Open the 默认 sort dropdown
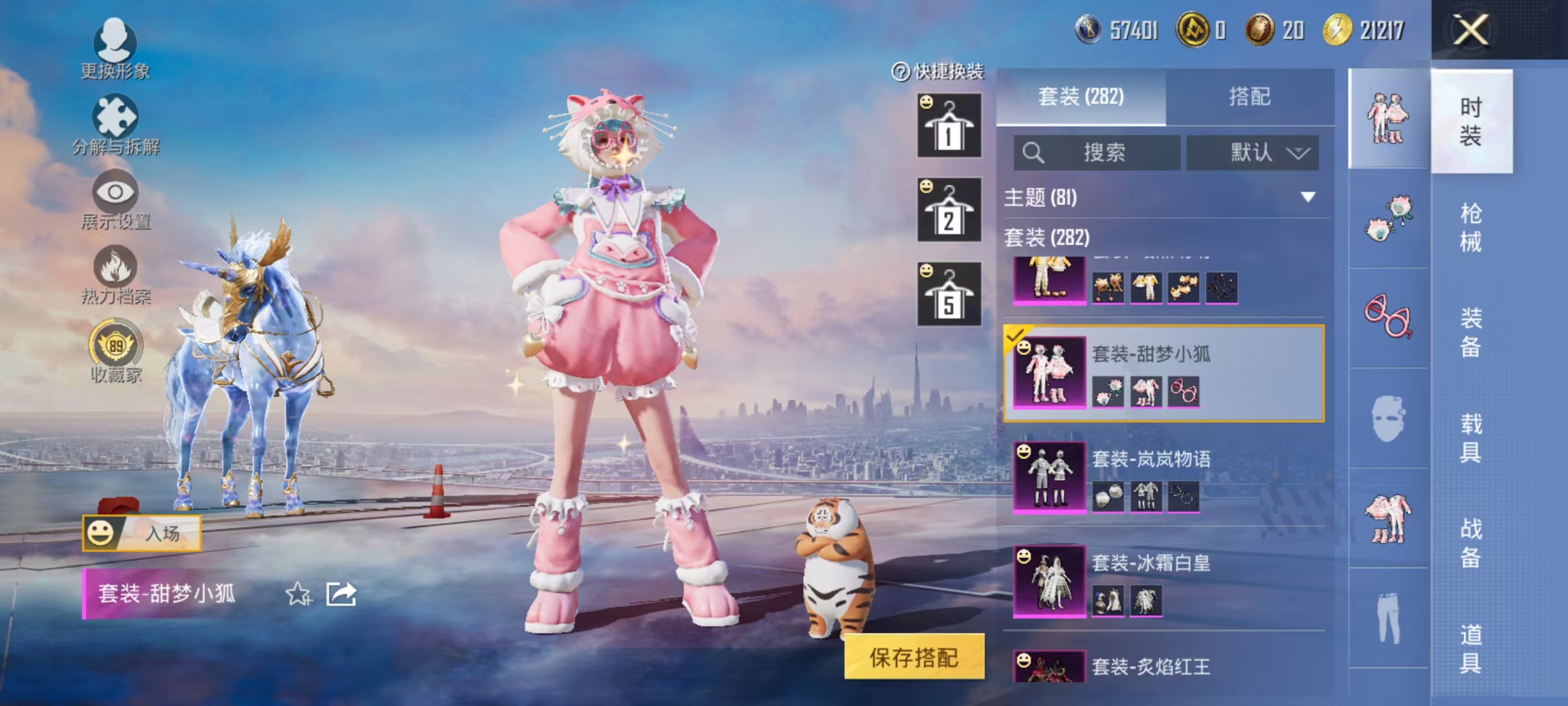Image resolution: width=1568 pixels, height=706 pixels. click(1252, 152)
